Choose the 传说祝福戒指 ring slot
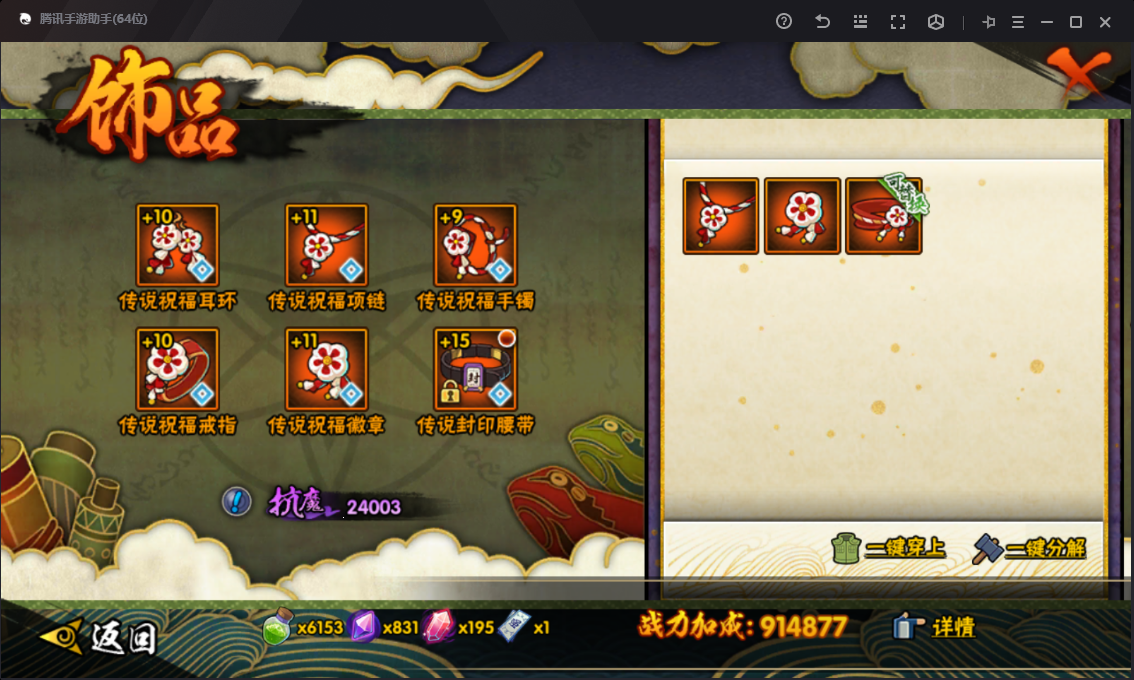Image resolution: width=1134 pixels, height=680 pixels. 178,369
